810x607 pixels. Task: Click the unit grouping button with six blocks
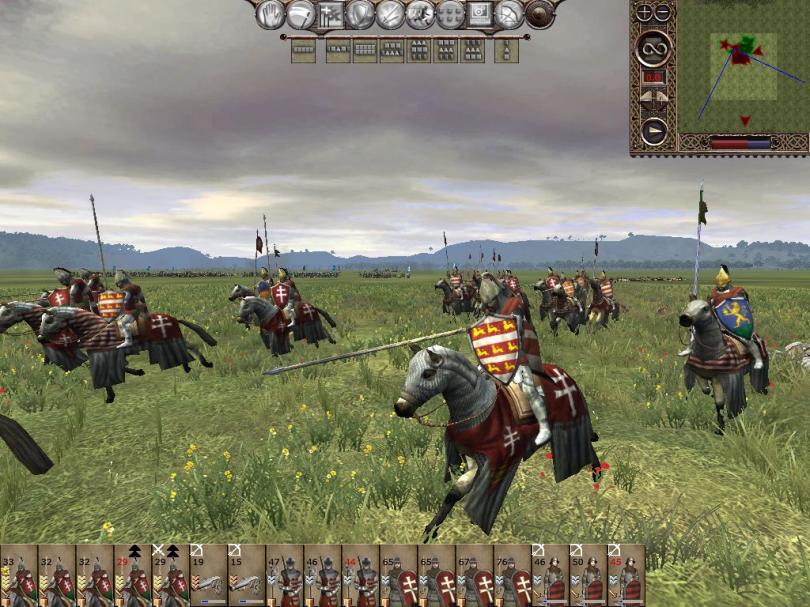pyautogui.click(x=451, y=15)
